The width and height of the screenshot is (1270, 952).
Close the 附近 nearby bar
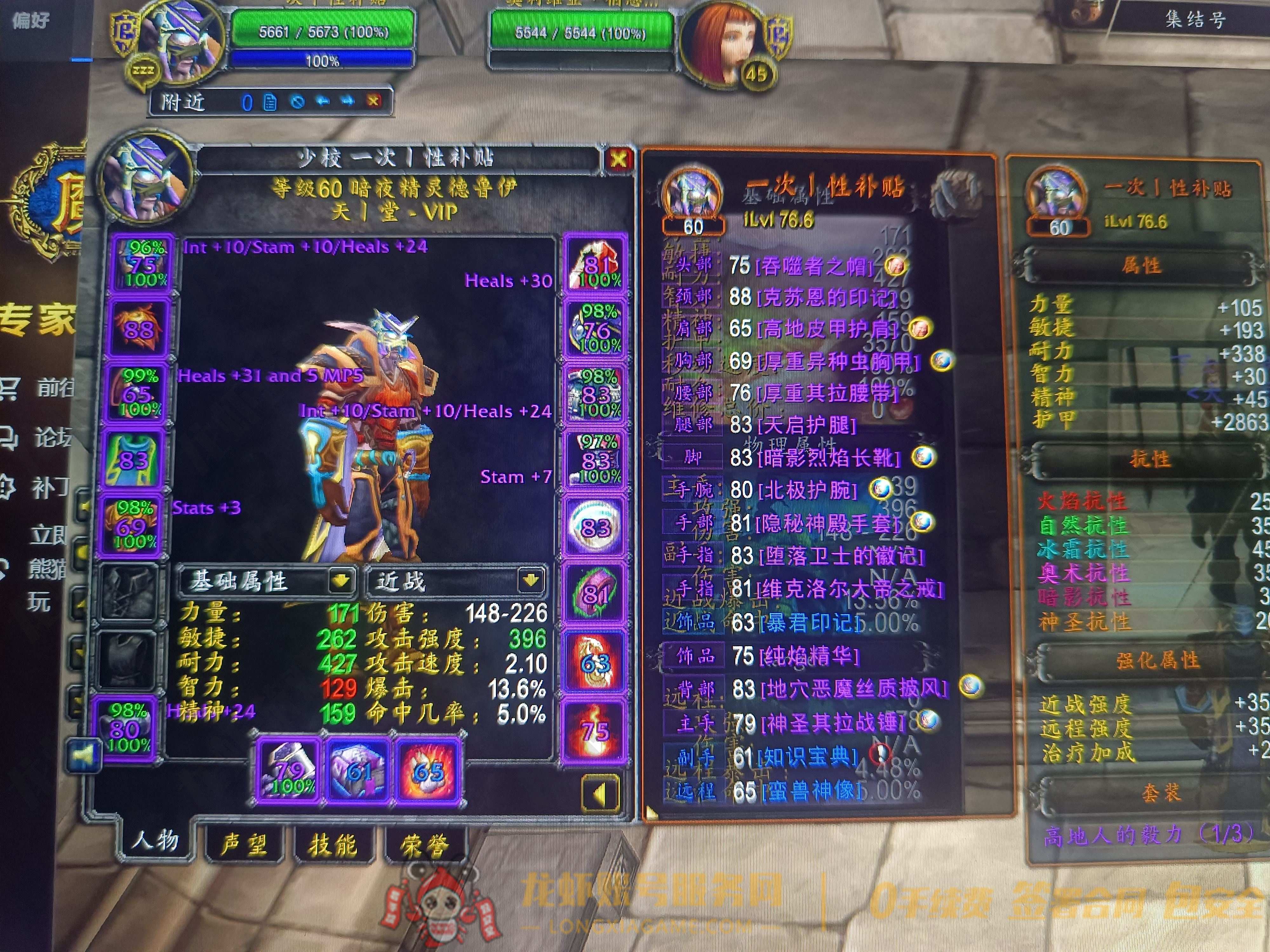click(x=374, y=102)
